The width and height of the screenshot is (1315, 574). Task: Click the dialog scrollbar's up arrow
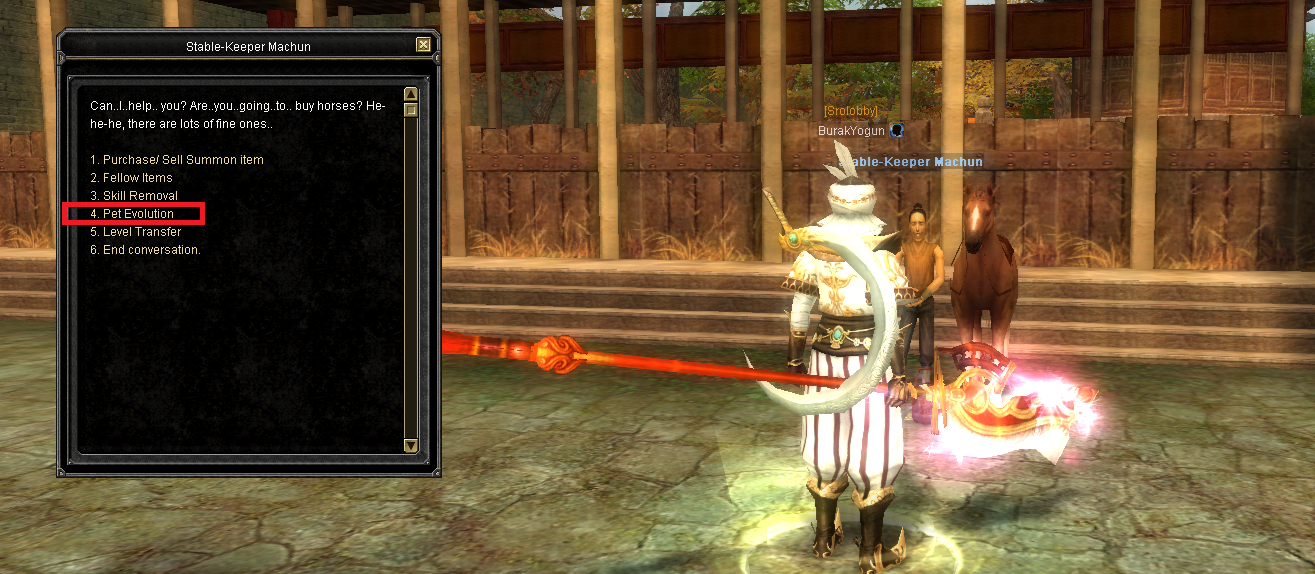point(411,94)
